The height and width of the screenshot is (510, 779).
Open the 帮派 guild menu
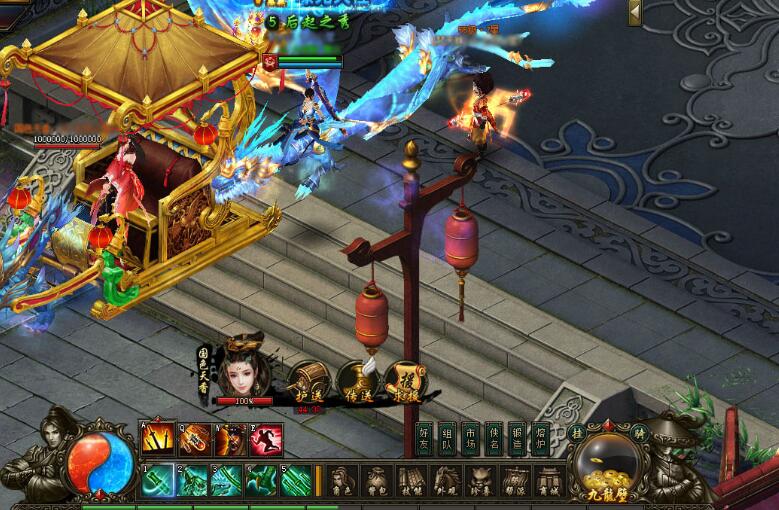coord(514,480)
